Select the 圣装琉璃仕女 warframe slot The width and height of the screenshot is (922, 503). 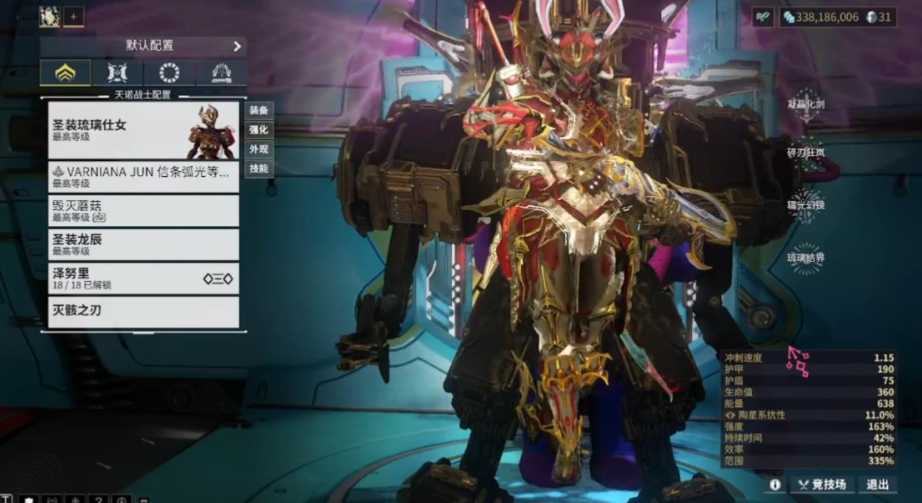pos(143,130)
